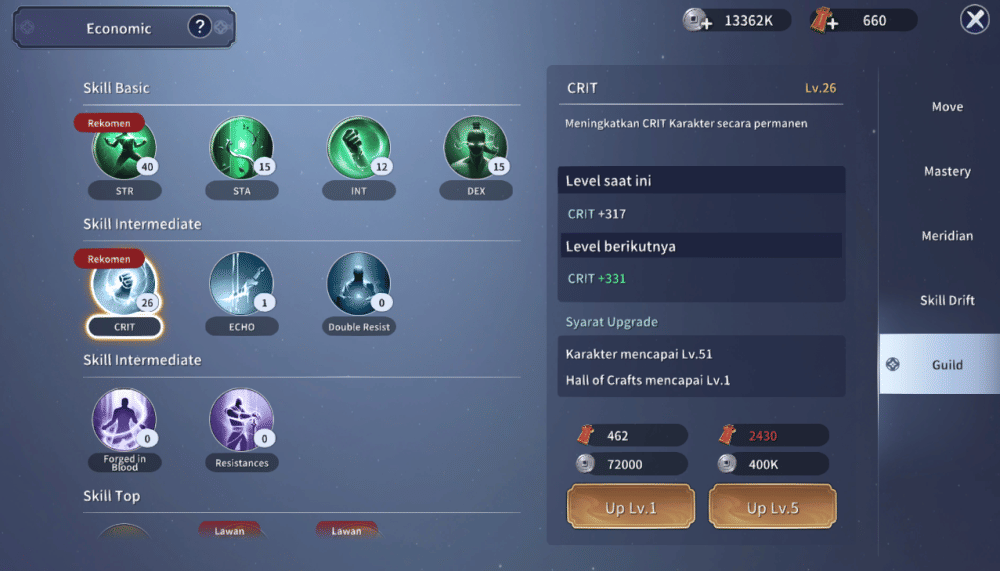Select the Double Resist skill

point(358,286)
